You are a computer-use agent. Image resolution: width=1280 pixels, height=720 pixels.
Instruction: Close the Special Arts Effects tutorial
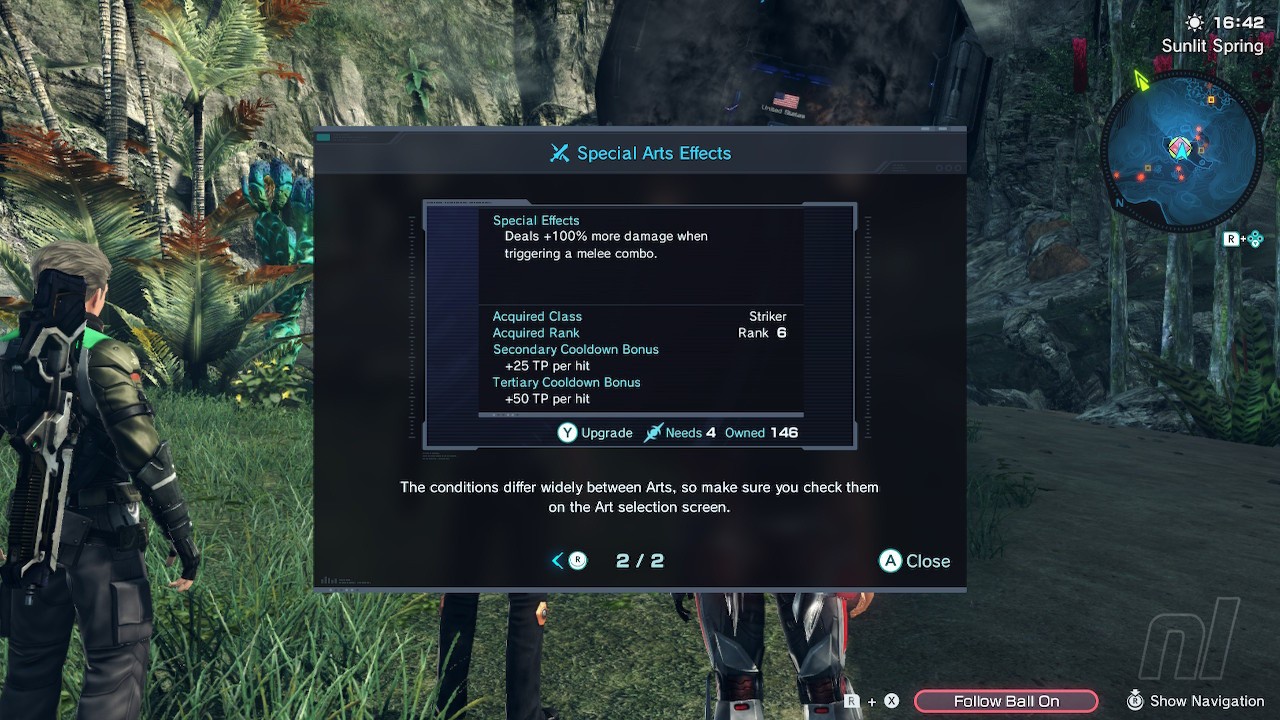[x=914, y=561]
